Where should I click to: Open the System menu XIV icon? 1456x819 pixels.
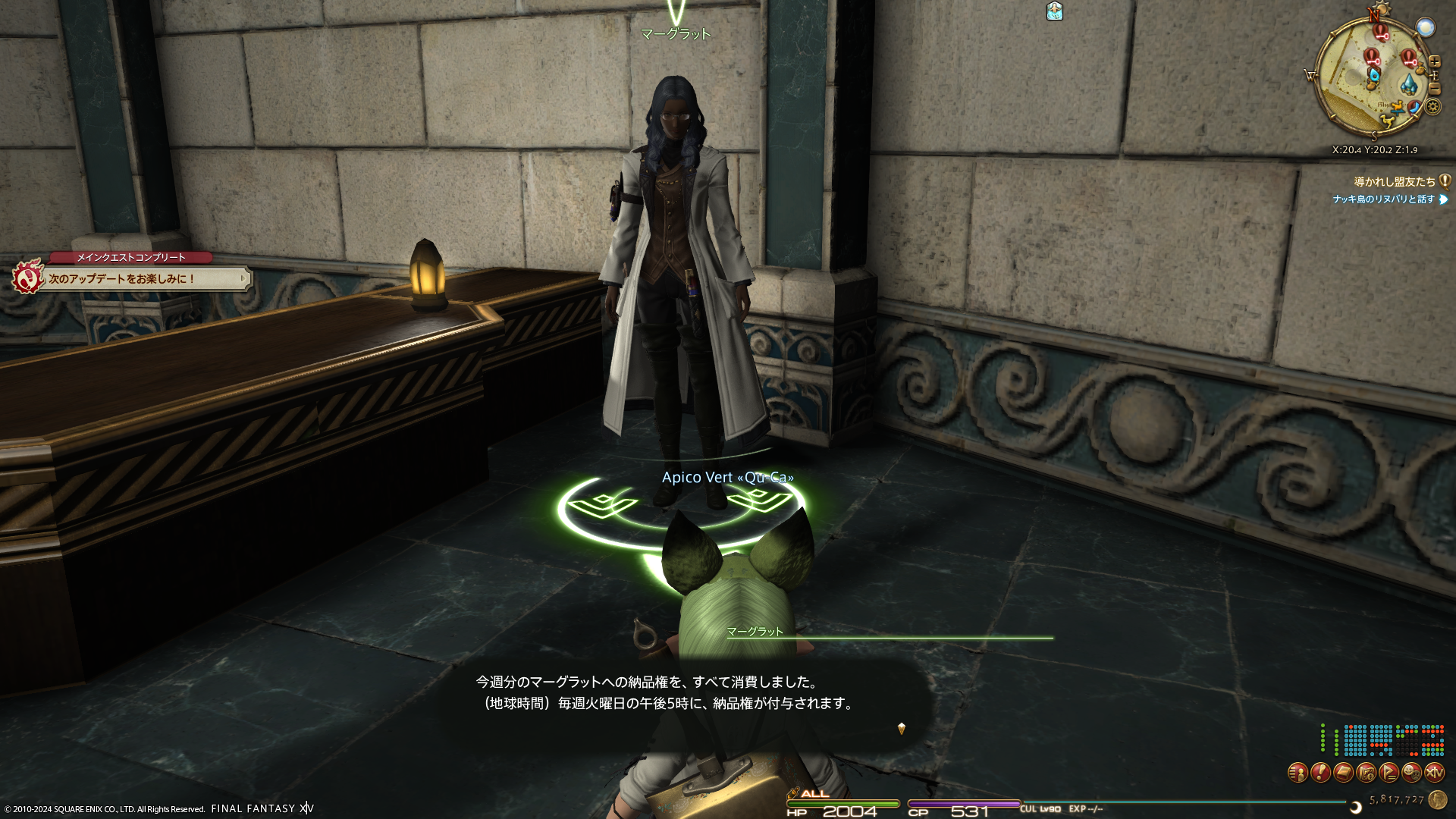(x=1434, y=773)
